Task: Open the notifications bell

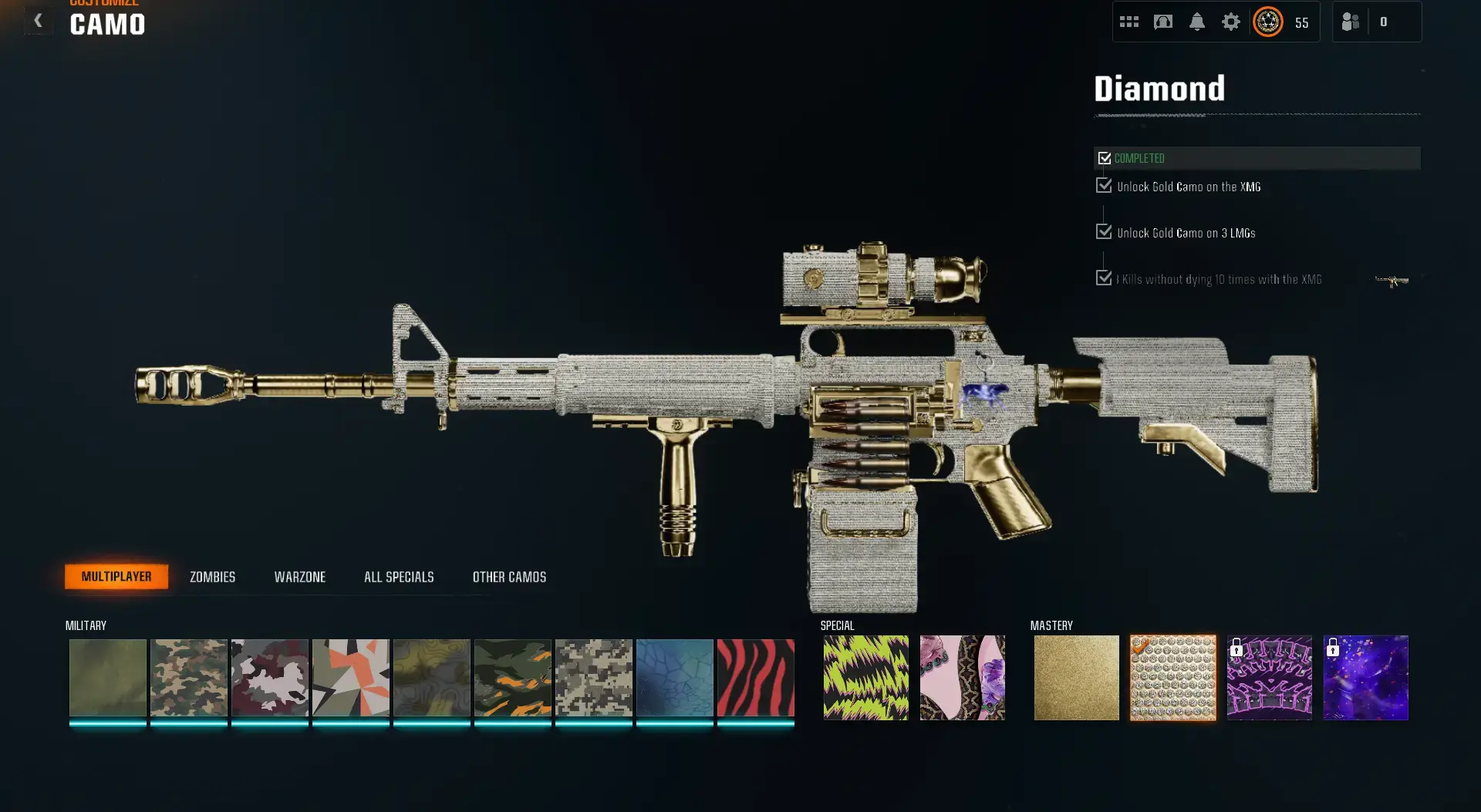Action: click(x=1197, y=21)
